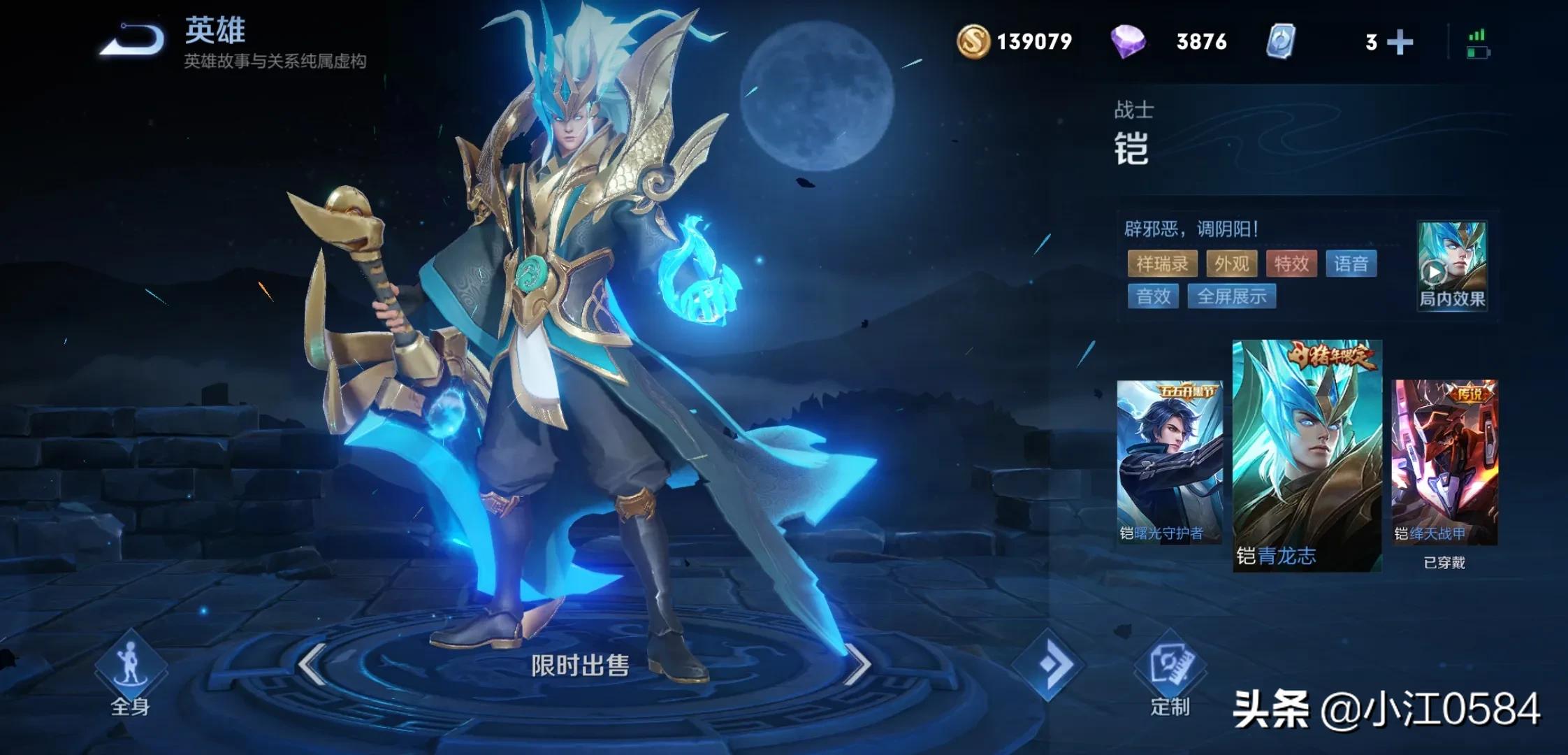Screen dimensions: 1568x755
Task: Select the 外观 tag
Action: point(1231,264)
